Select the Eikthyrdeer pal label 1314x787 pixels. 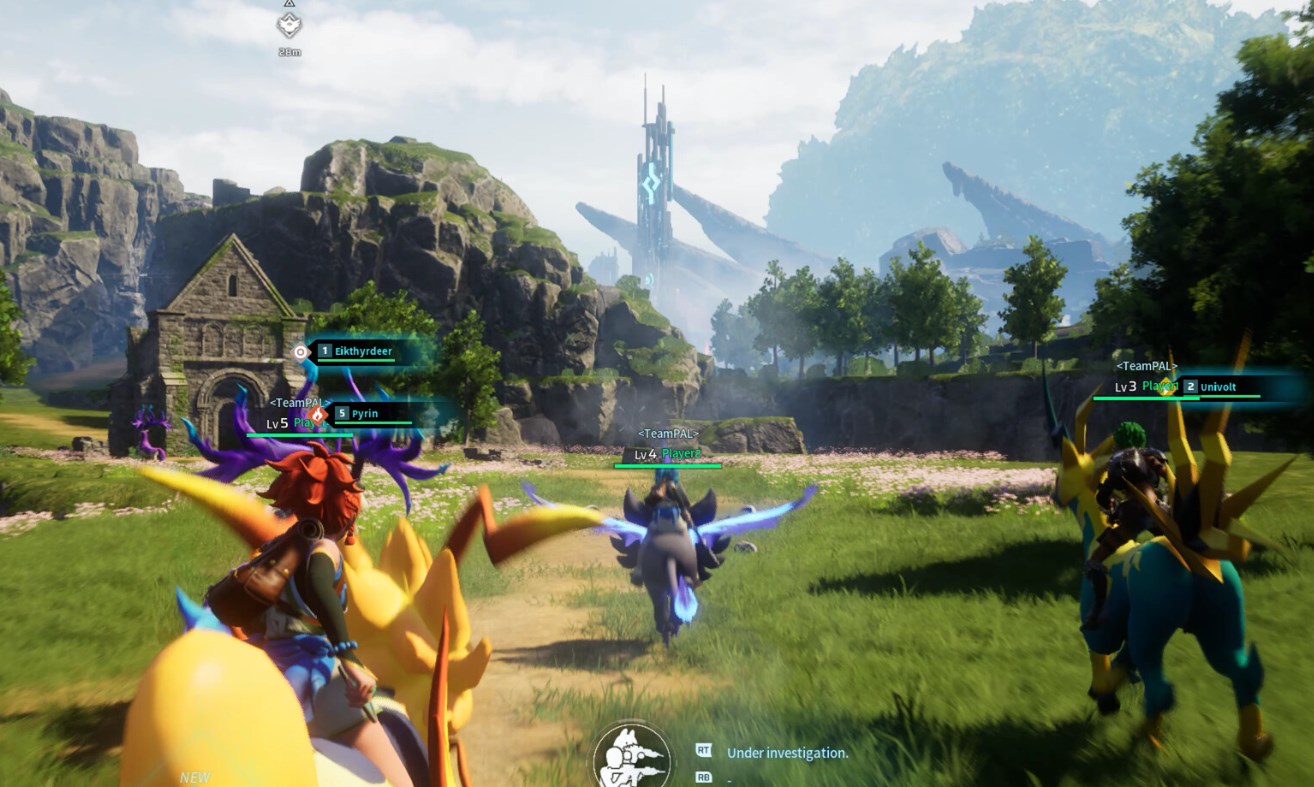[364, 351]
